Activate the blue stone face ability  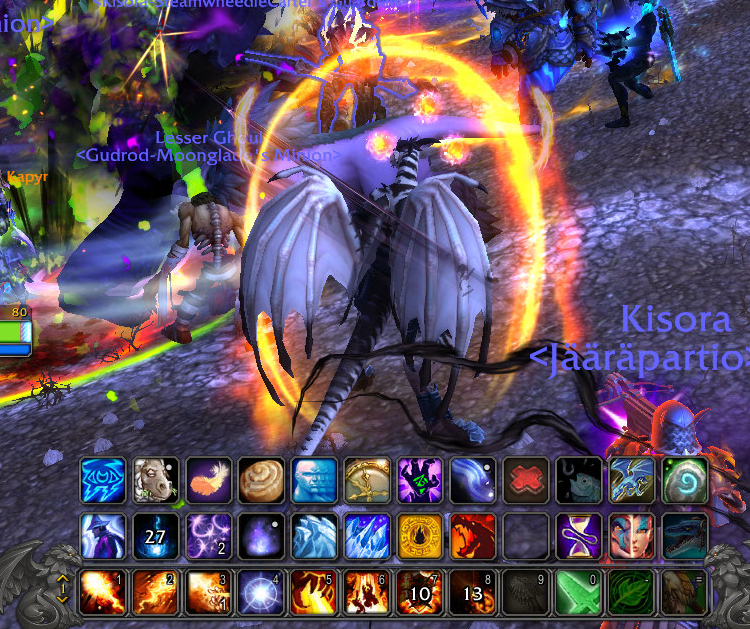313,480
